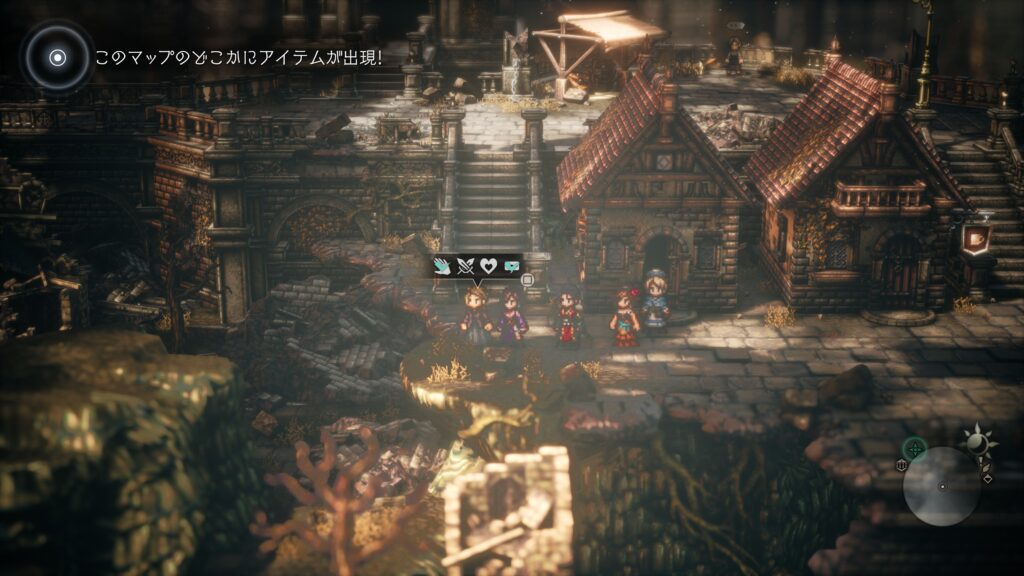
Task: Choose the teal speech bubble inquire icon
Action: point(512,266)
